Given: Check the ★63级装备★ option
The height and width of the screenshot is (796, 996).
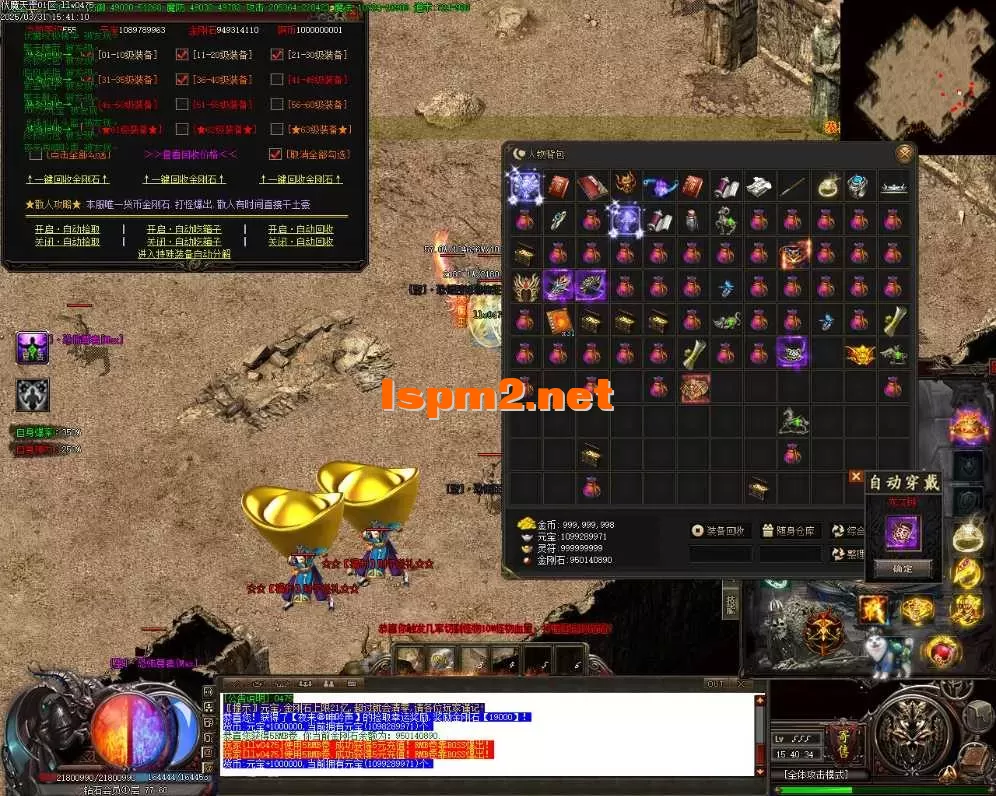Looking at the screenshot, I should [x=277, y=129].
